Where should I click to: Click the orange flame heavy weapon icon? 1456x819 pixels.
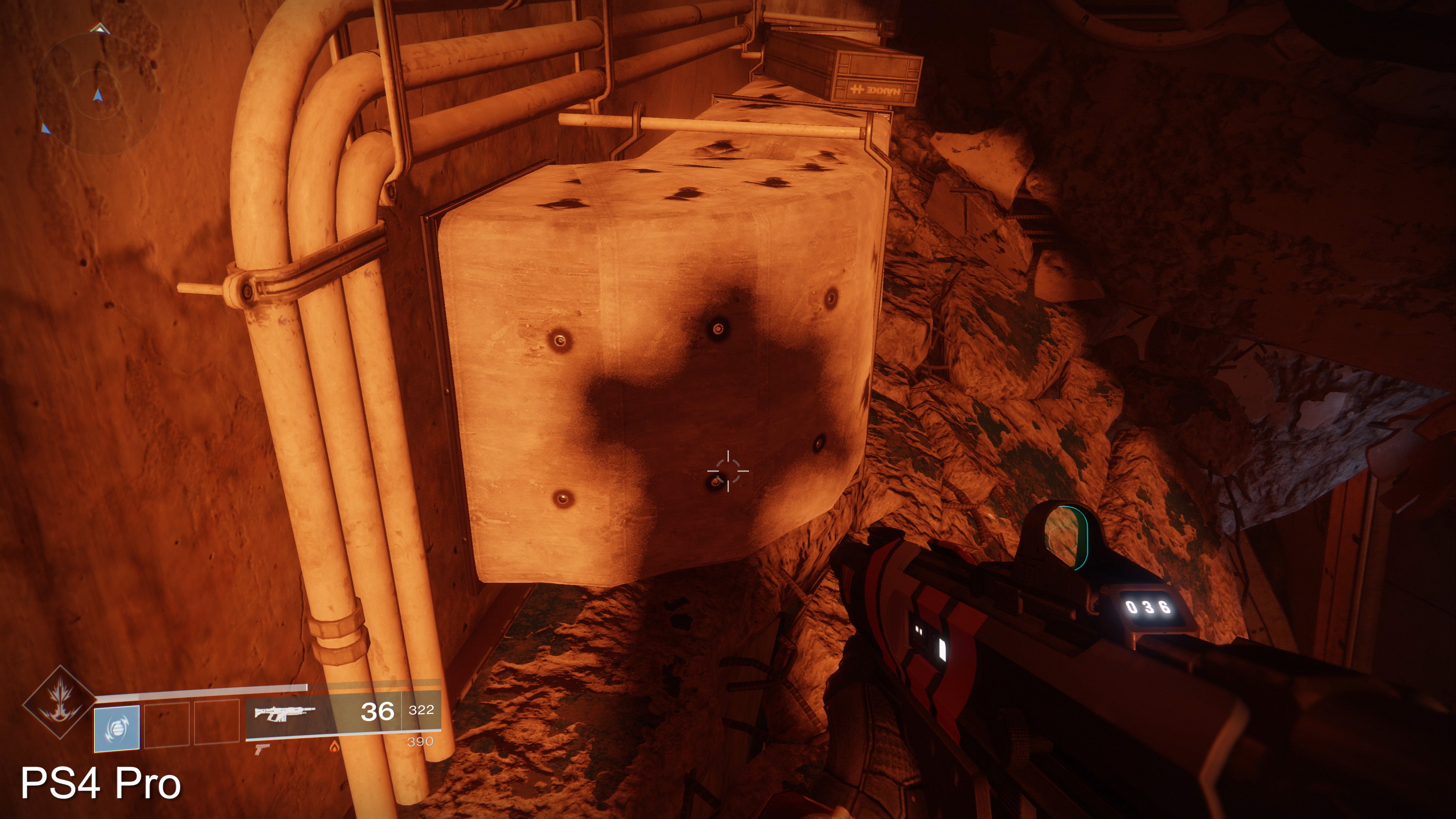(334, 747)
